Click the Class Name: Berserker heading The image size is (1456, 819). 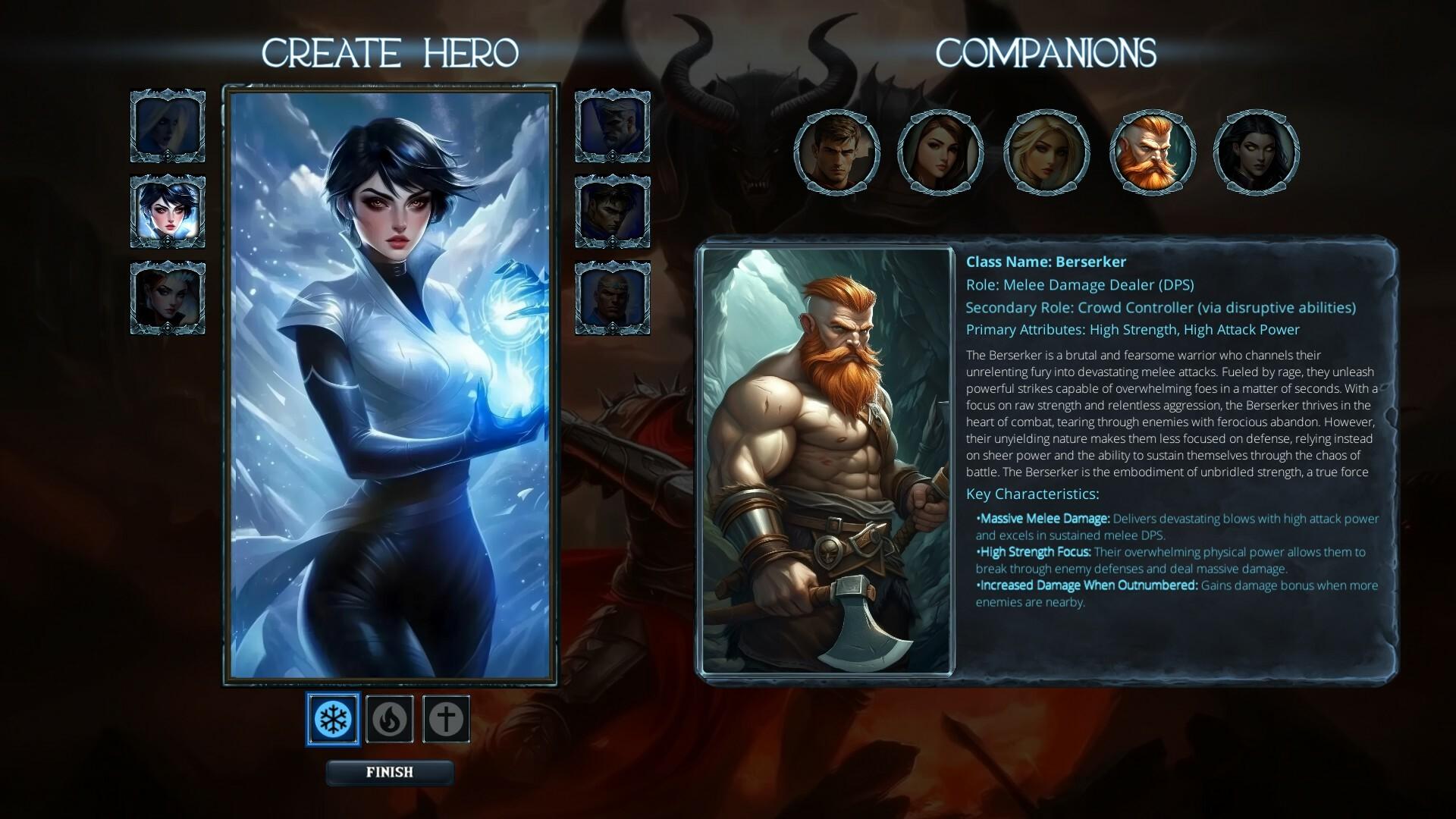[x=1046, y=262]
